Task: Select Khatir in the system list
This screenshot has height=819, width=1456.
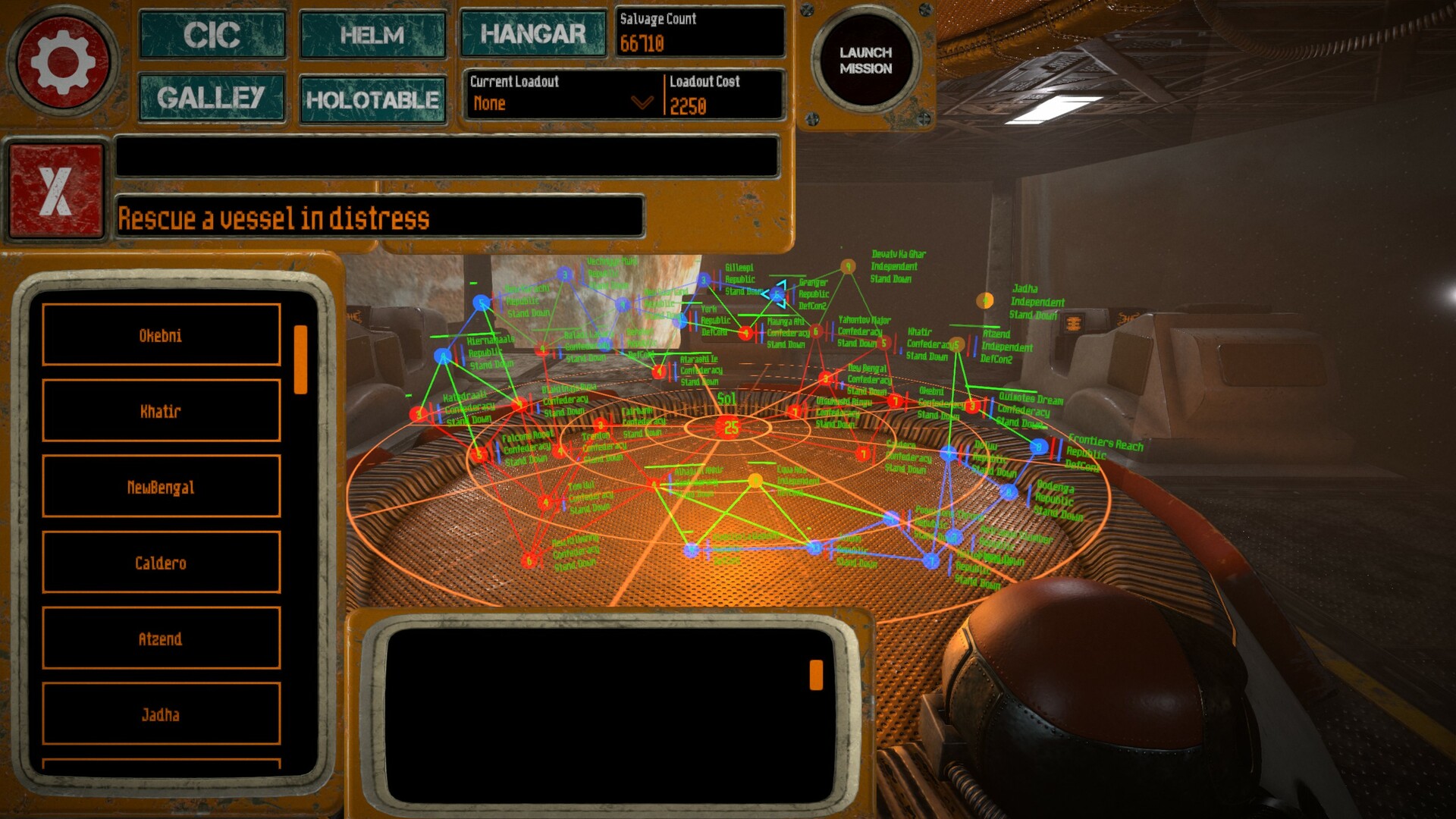Action: pos(161,411)
